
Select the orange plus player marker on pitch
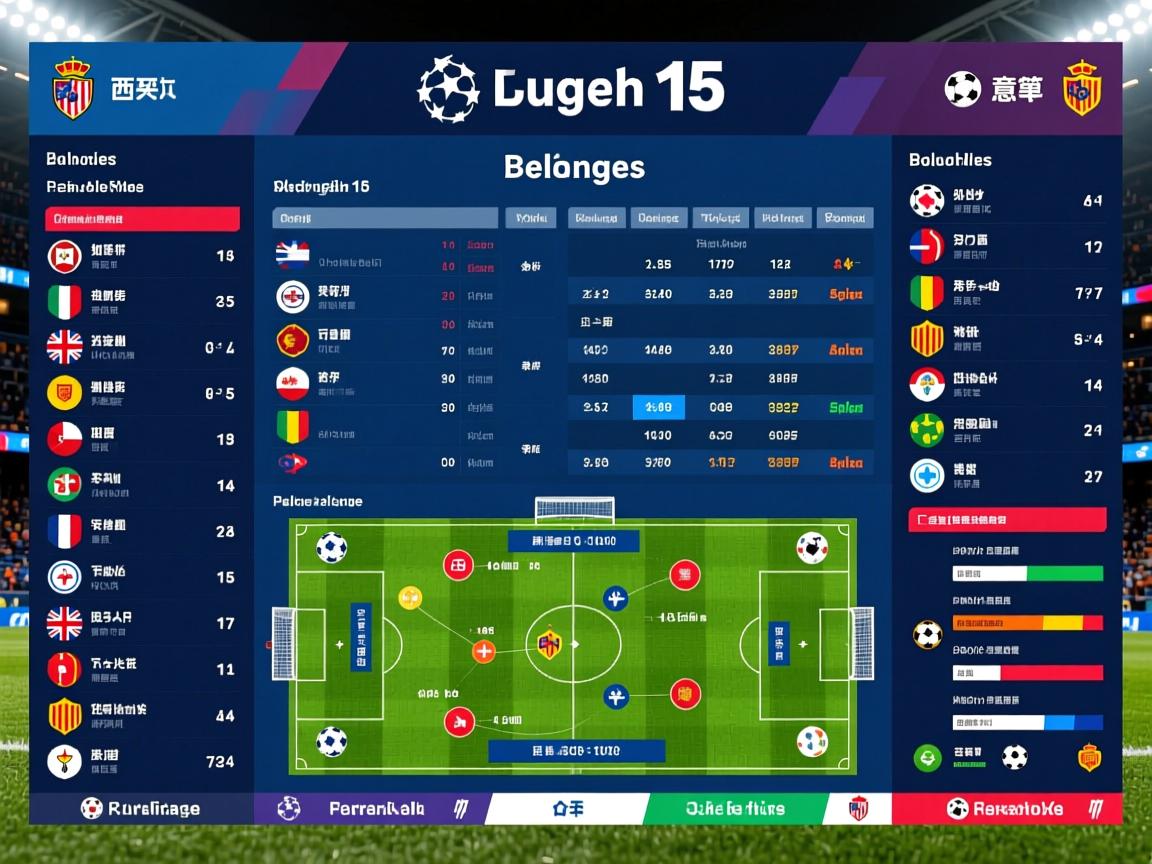pyautogui.click(x=483, y=652)
